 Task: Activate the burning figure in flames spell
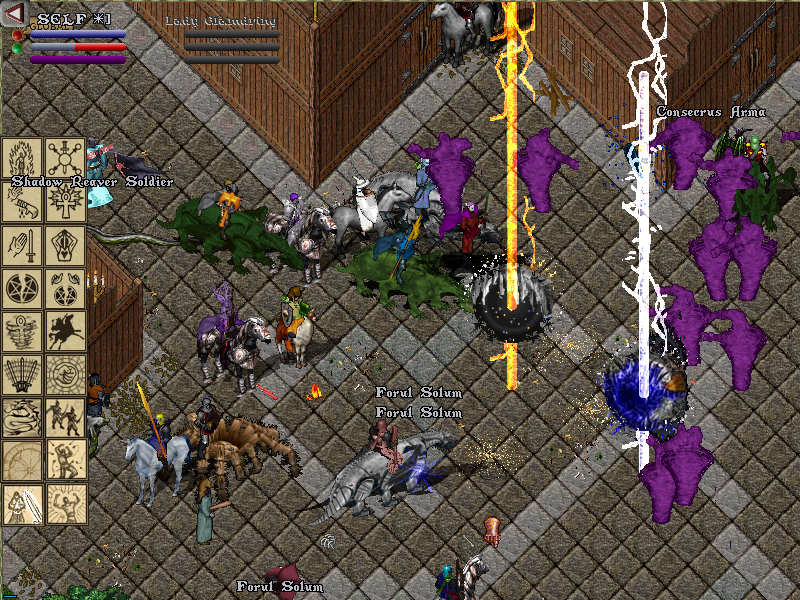click(x=22, y=157)
